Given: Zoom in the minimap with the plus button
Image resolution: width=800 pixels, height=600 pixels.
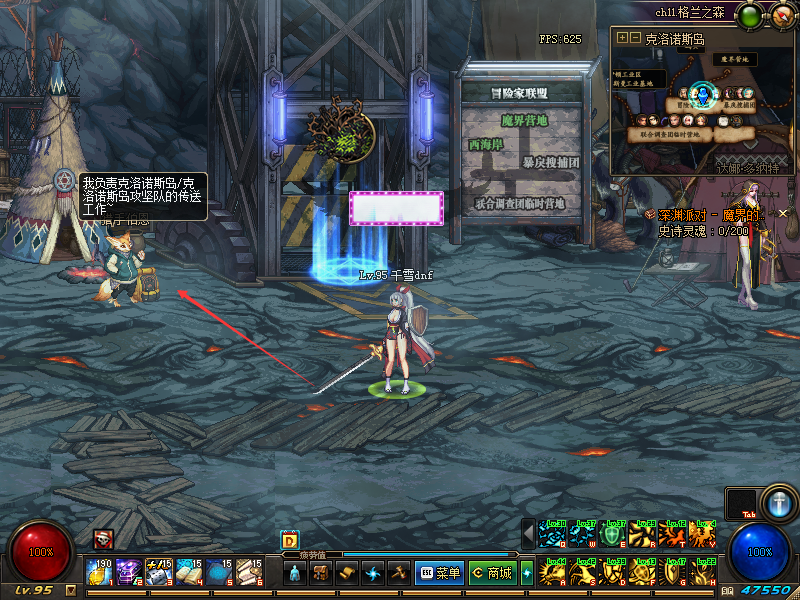Looking at the screenshot, I should click(622, 37).
